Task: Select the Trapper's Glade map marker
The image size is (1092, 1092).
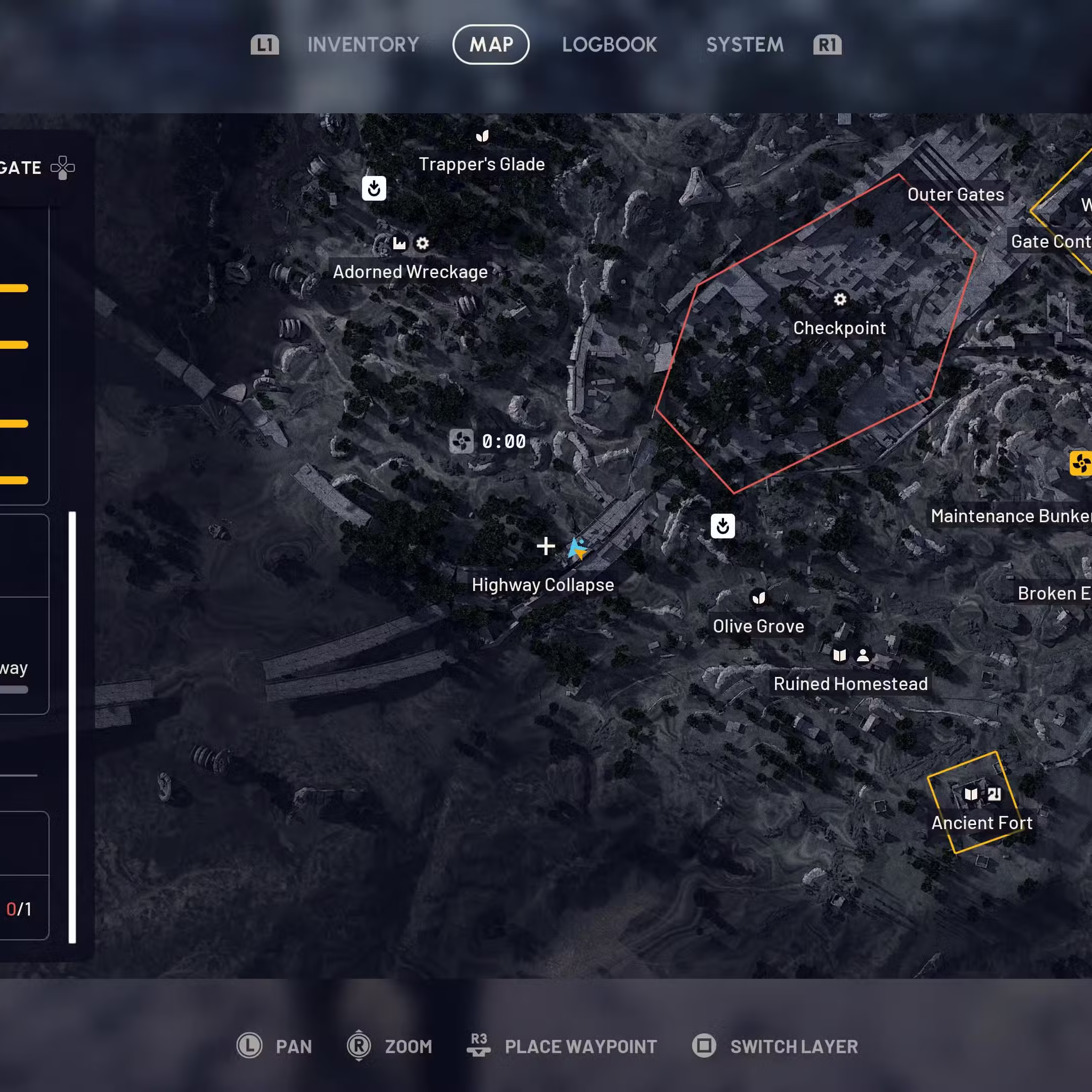Action: [482, 136]
